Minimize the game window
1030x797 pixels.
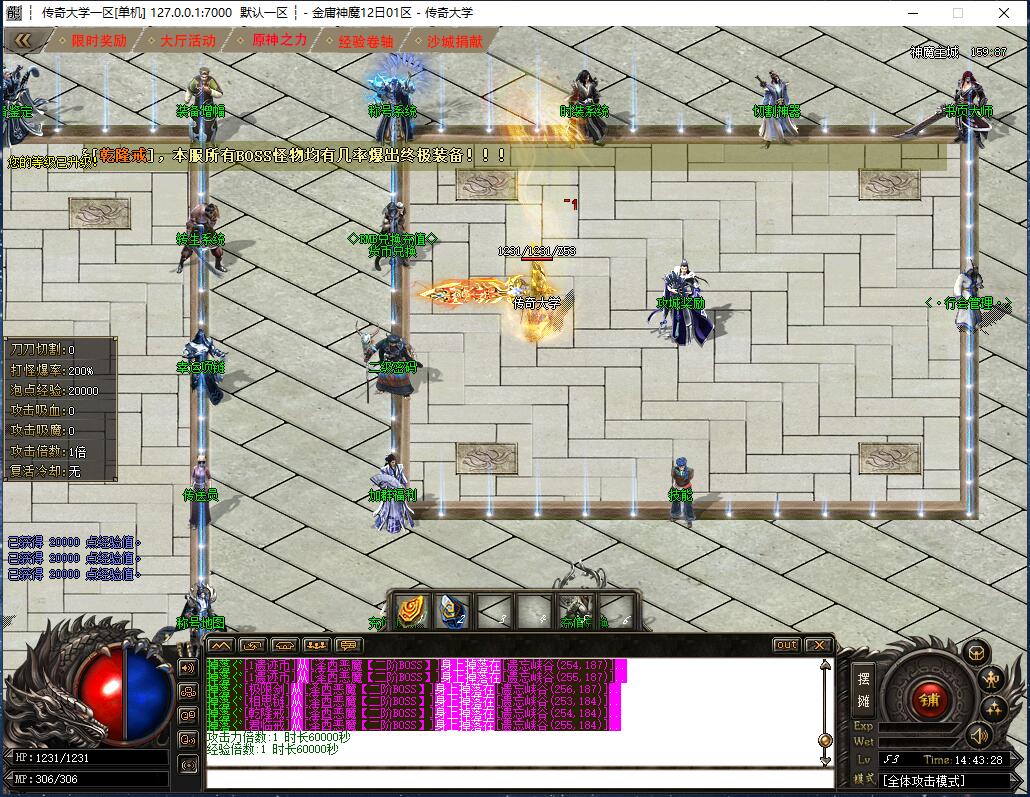pyautogui.click(x=912, y=13)
